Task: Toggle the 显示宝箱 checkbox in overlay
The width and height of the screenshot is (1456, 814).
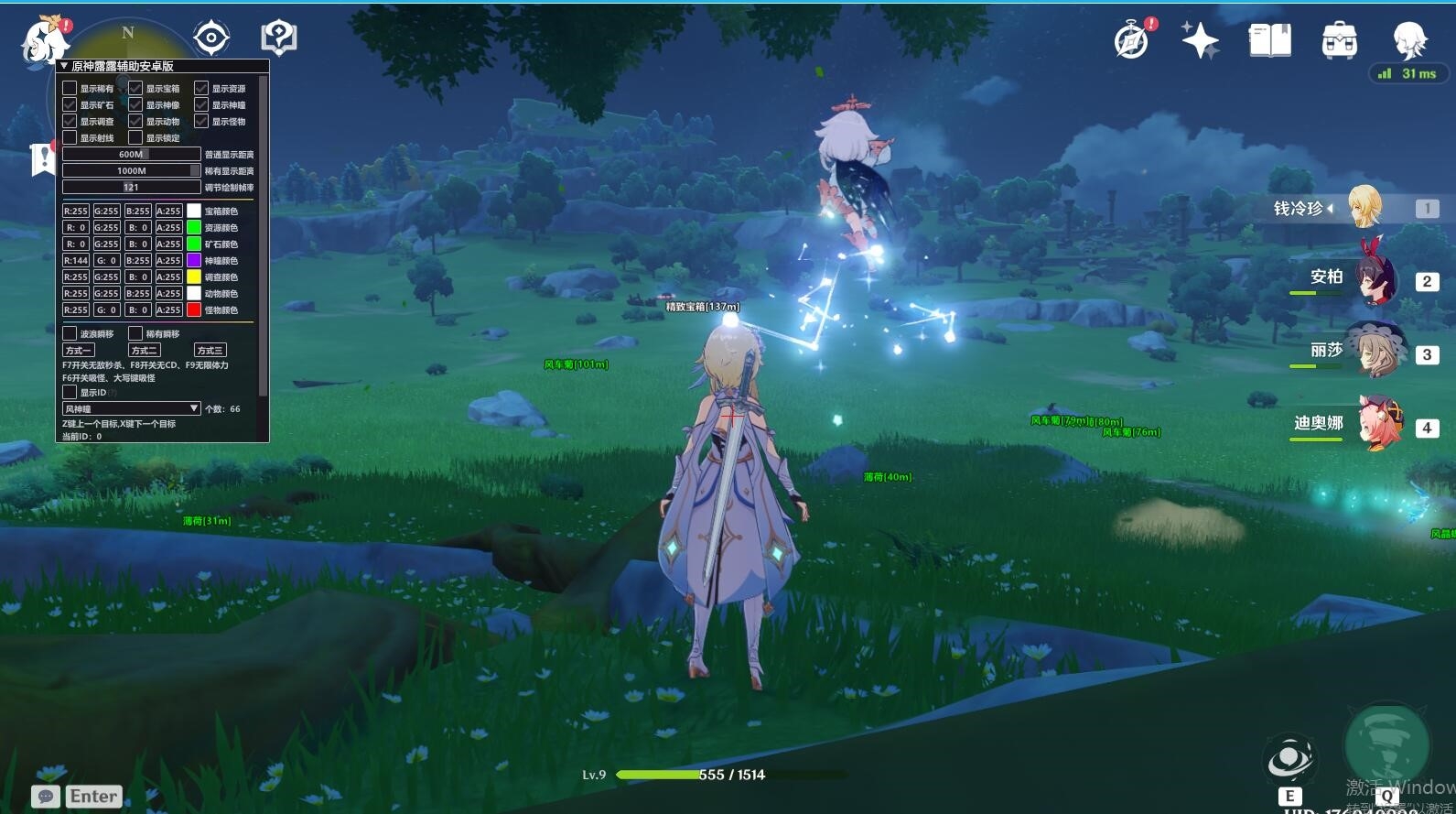Action: [x=135, y=88]
